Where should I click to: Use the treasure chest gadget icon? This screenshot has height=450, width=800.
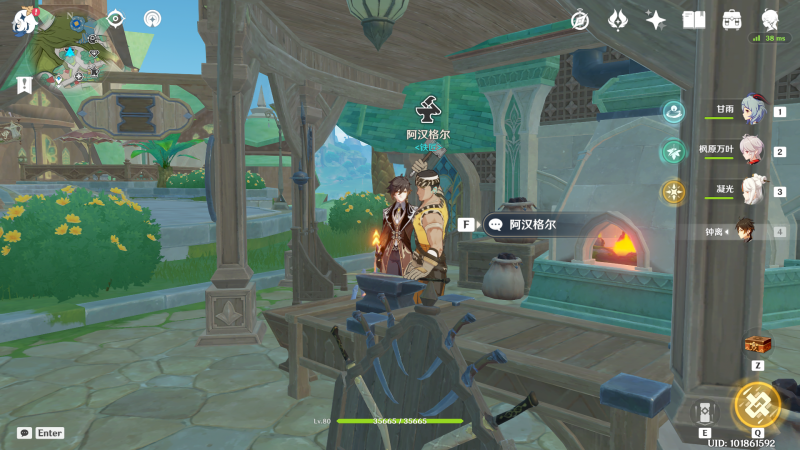click(758, 345)
